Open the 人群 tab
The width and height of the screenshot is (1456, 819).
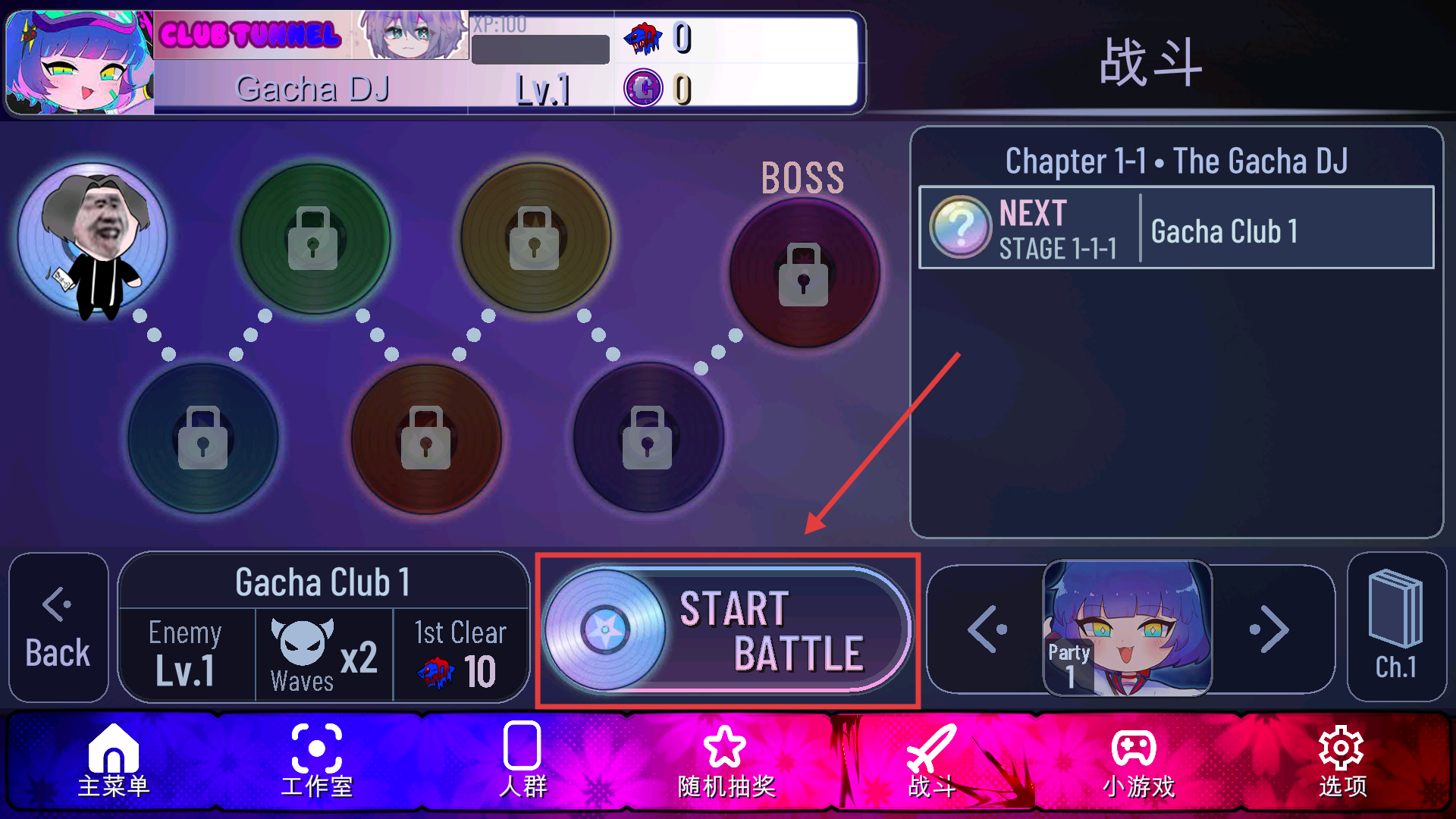(x=522, y=761)
